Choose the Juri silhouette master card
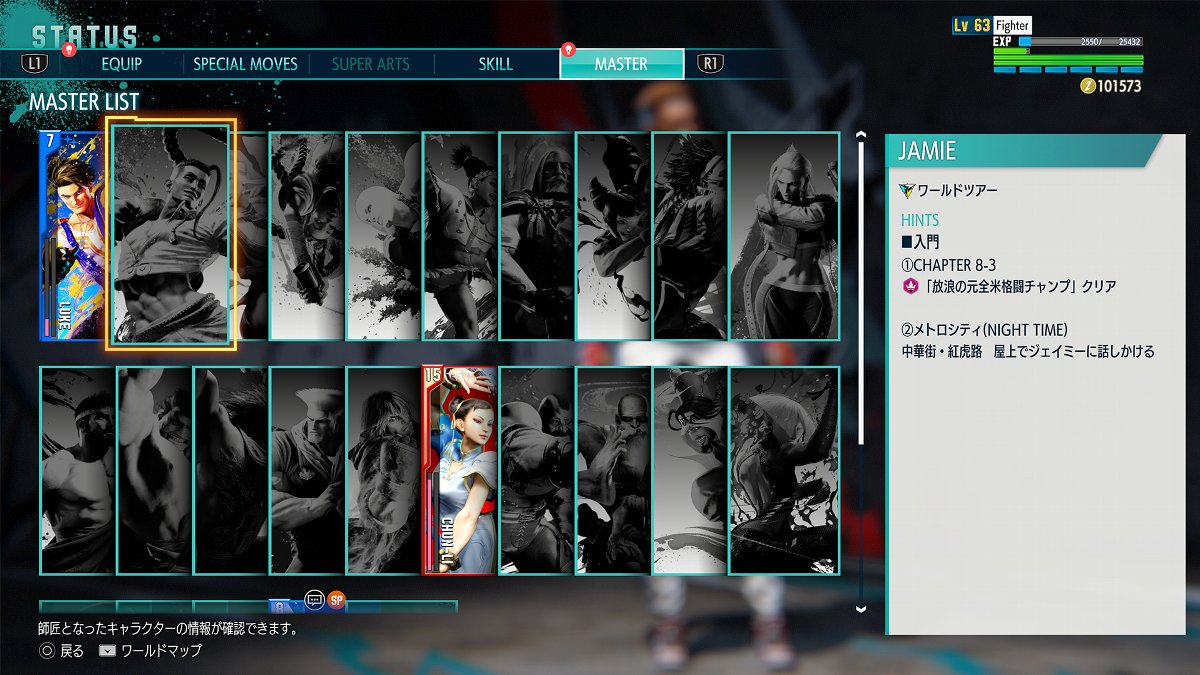This screenshot has height=675, width=1200. [x=614, y=236]
